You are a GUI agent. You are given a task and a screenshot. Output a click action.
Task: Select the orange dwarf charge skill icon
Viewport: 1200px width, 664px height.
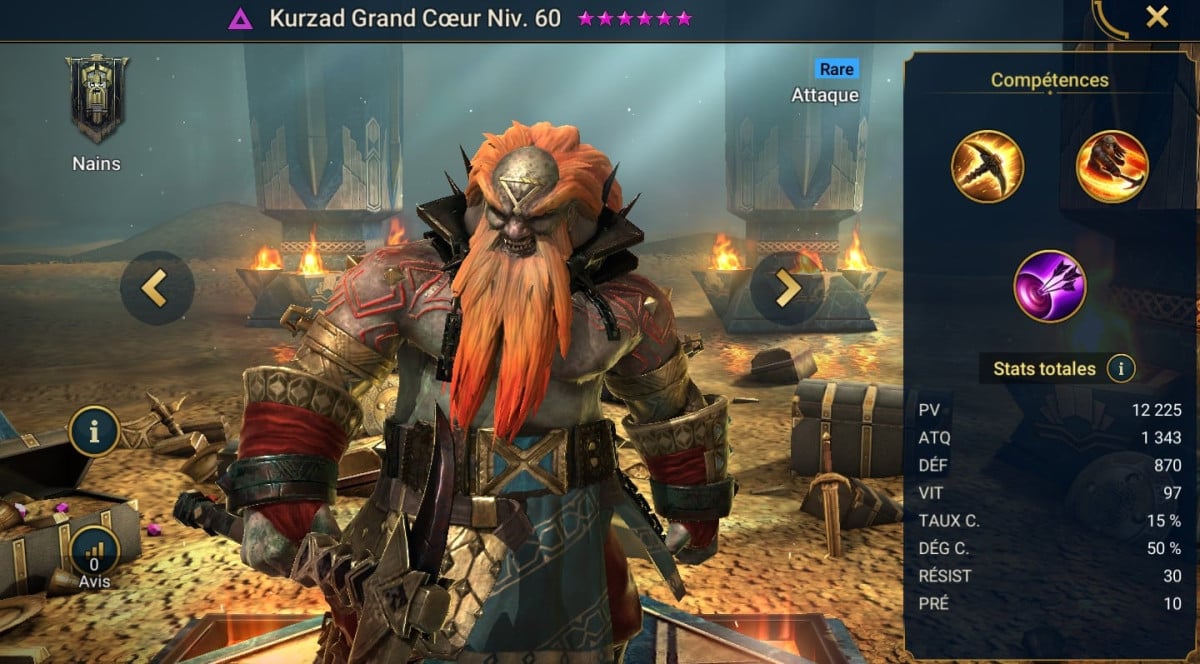coord(1111,166)
